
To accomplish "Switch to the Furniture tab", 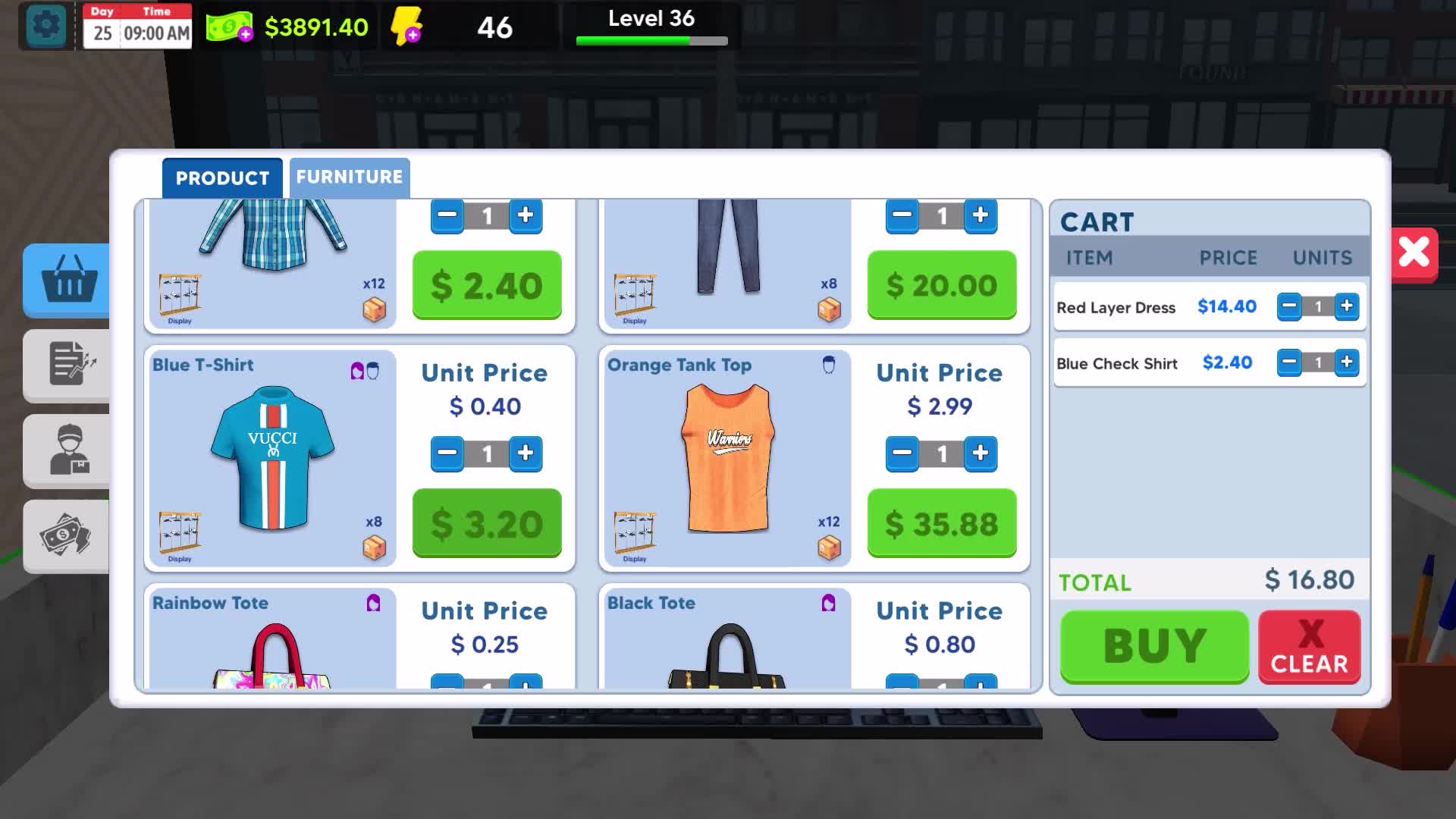I will [349, 177].
